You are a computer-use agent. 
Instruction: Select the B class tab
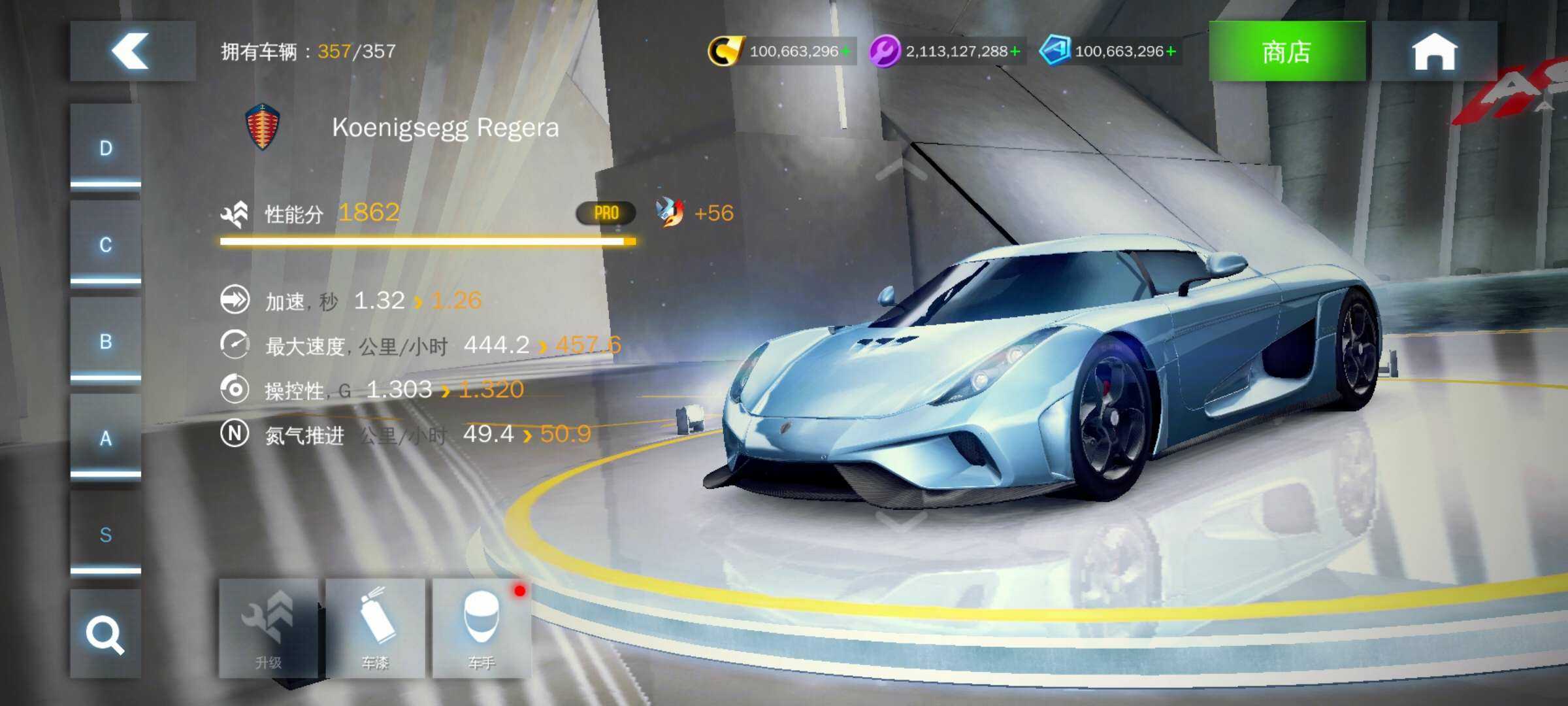[x=106, y=341]
